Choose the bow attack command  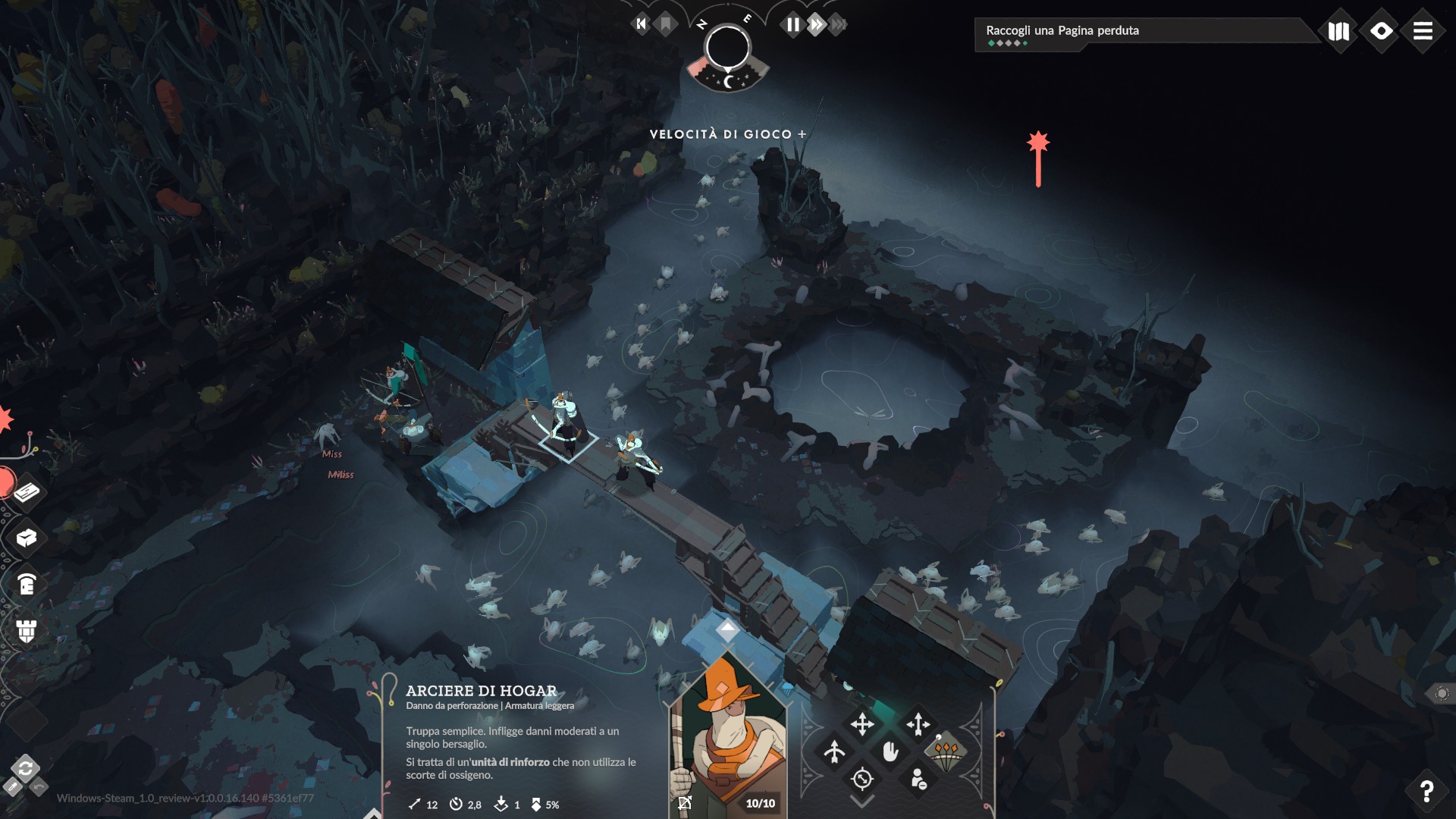[x=834, y=752]
